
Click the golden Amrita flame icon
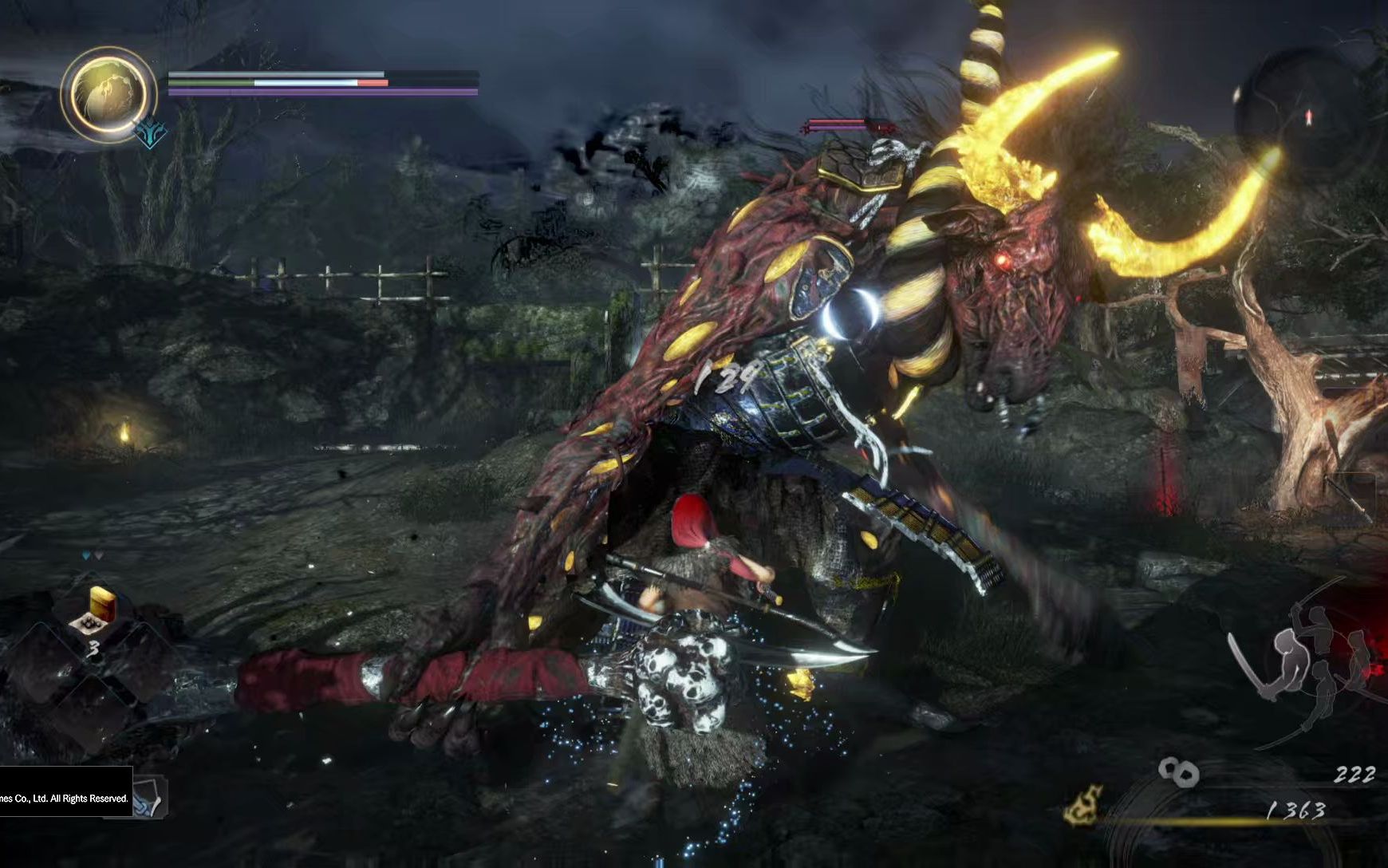click(1084, 805)
